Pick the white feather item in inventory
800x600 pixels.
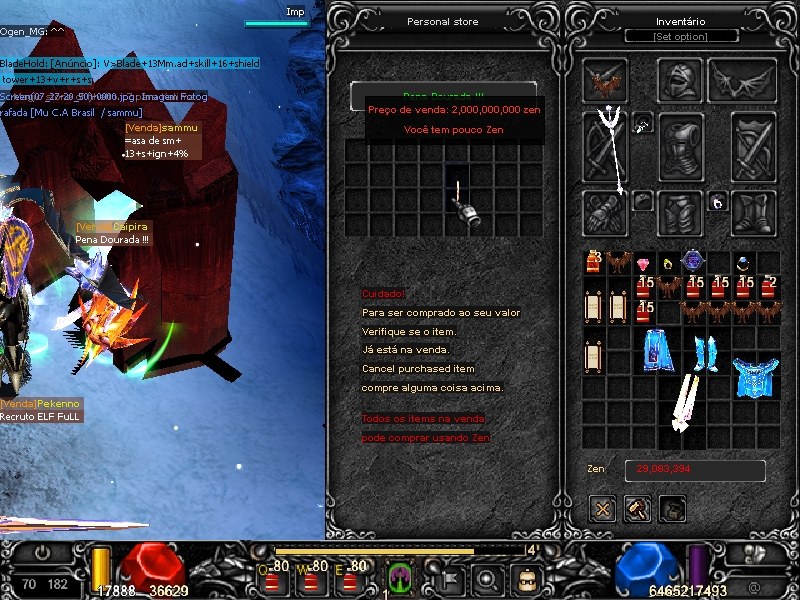(x=687, y=403)
